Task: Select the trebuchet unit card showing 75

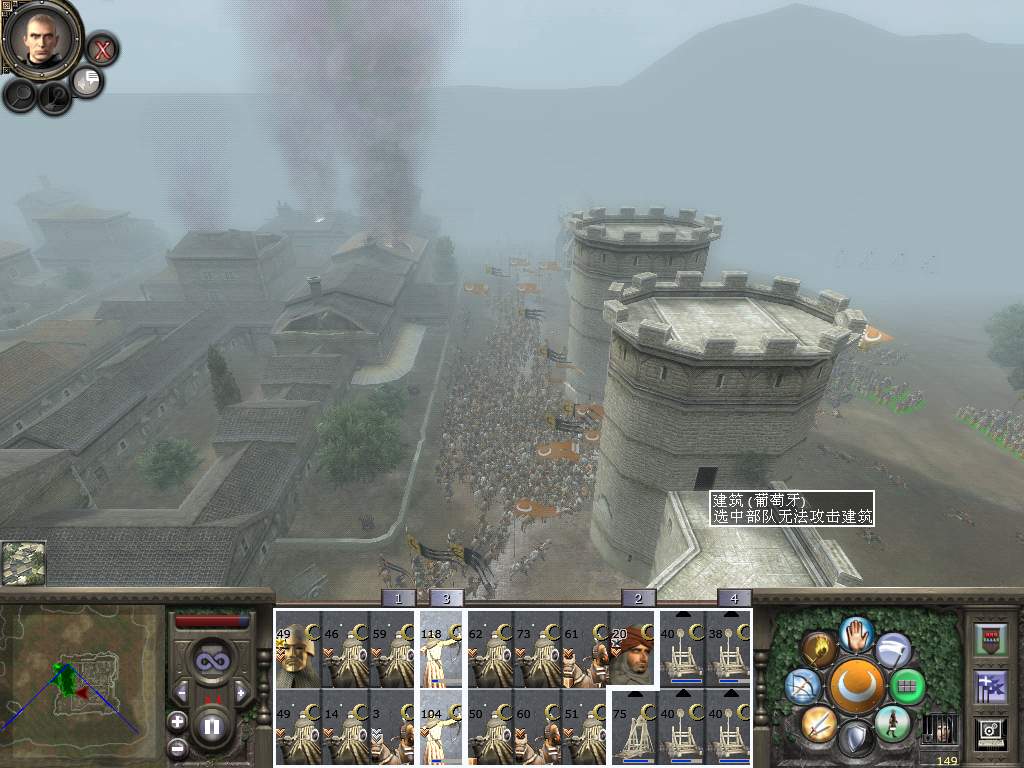Action: click(633, 727)
